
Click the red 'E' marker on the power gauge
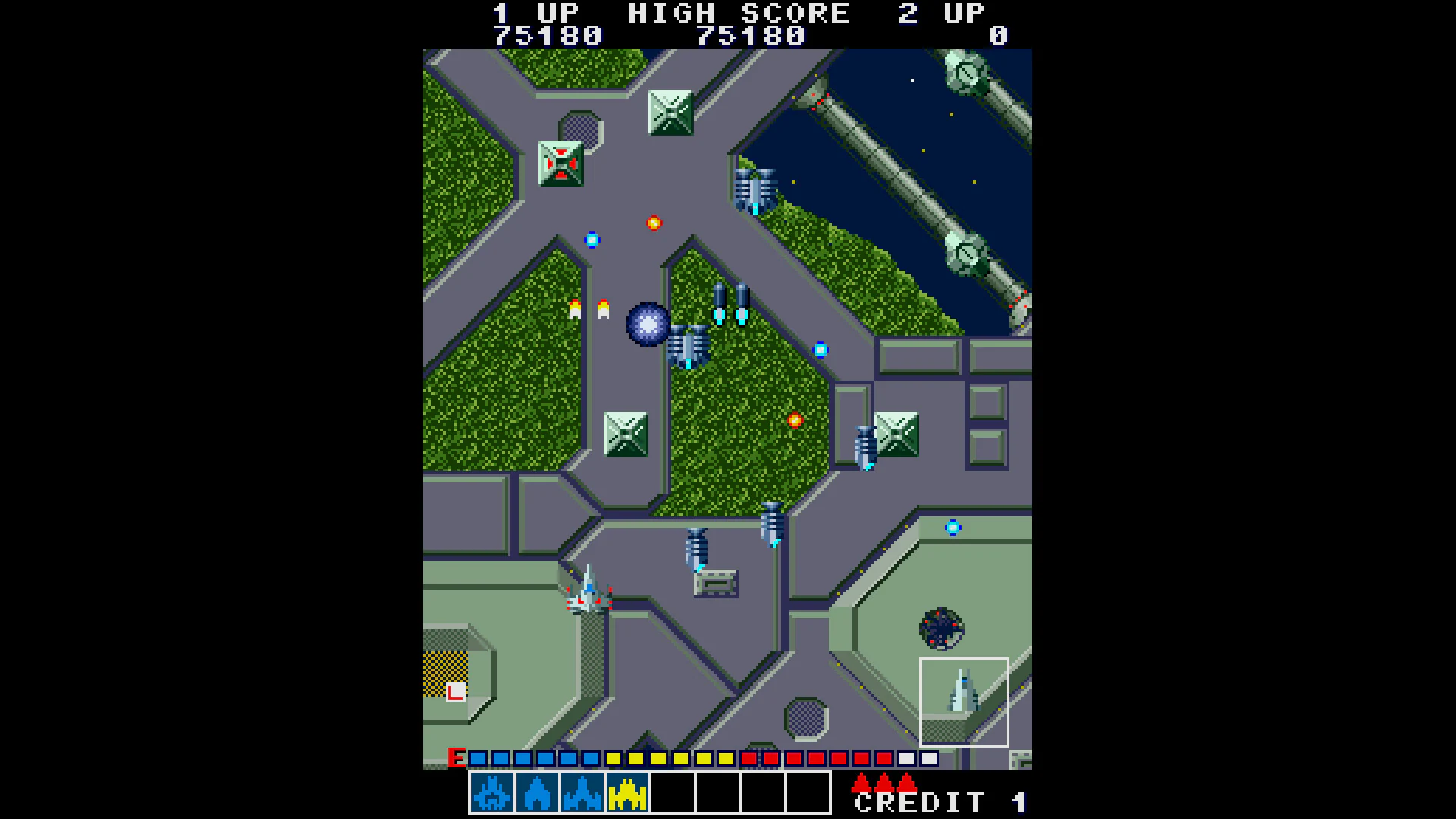458,756
